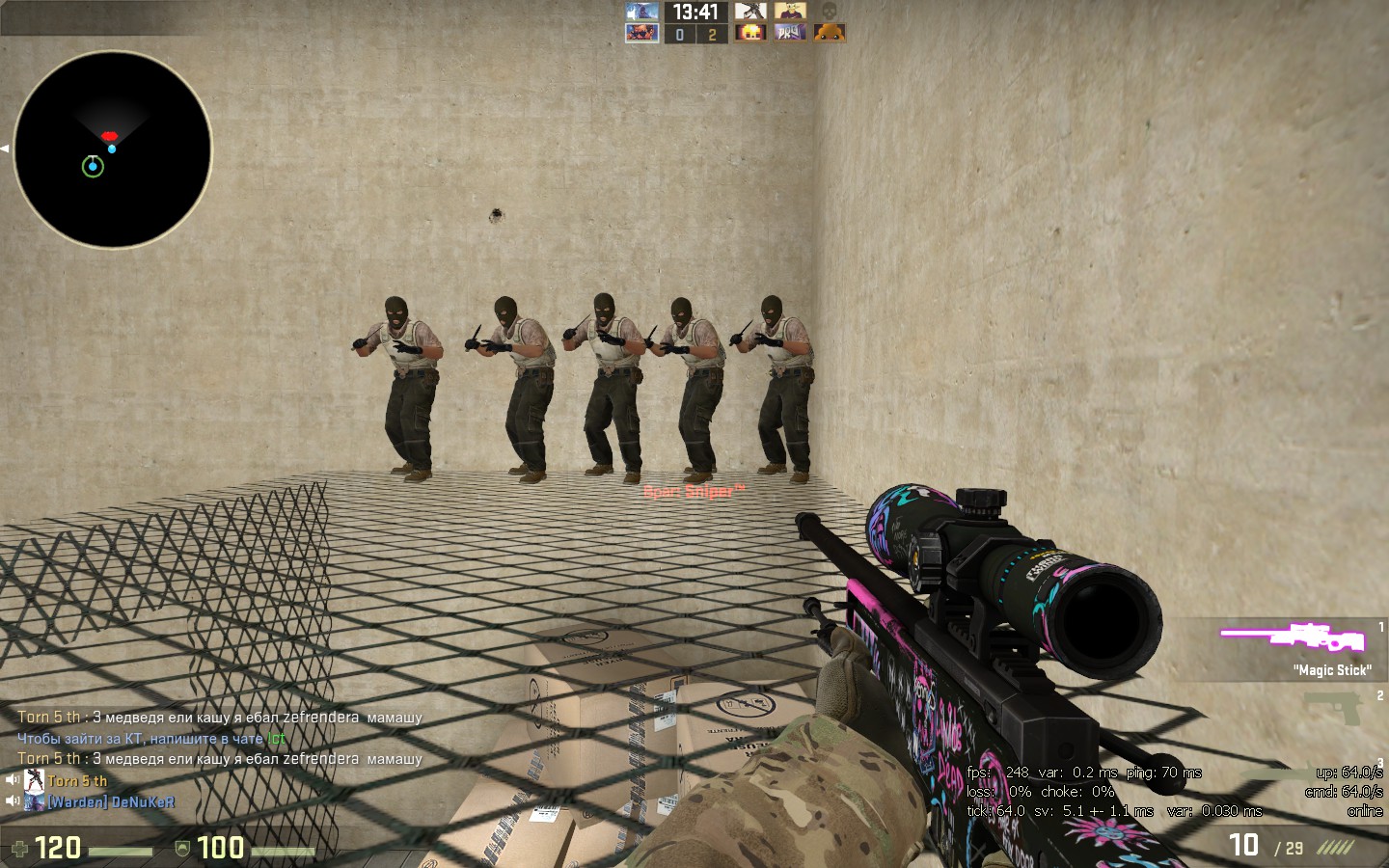This screenshot has height=868, width=1389.
Task: Click the yellow pixel skull player avatar
Action: (749, 33)
